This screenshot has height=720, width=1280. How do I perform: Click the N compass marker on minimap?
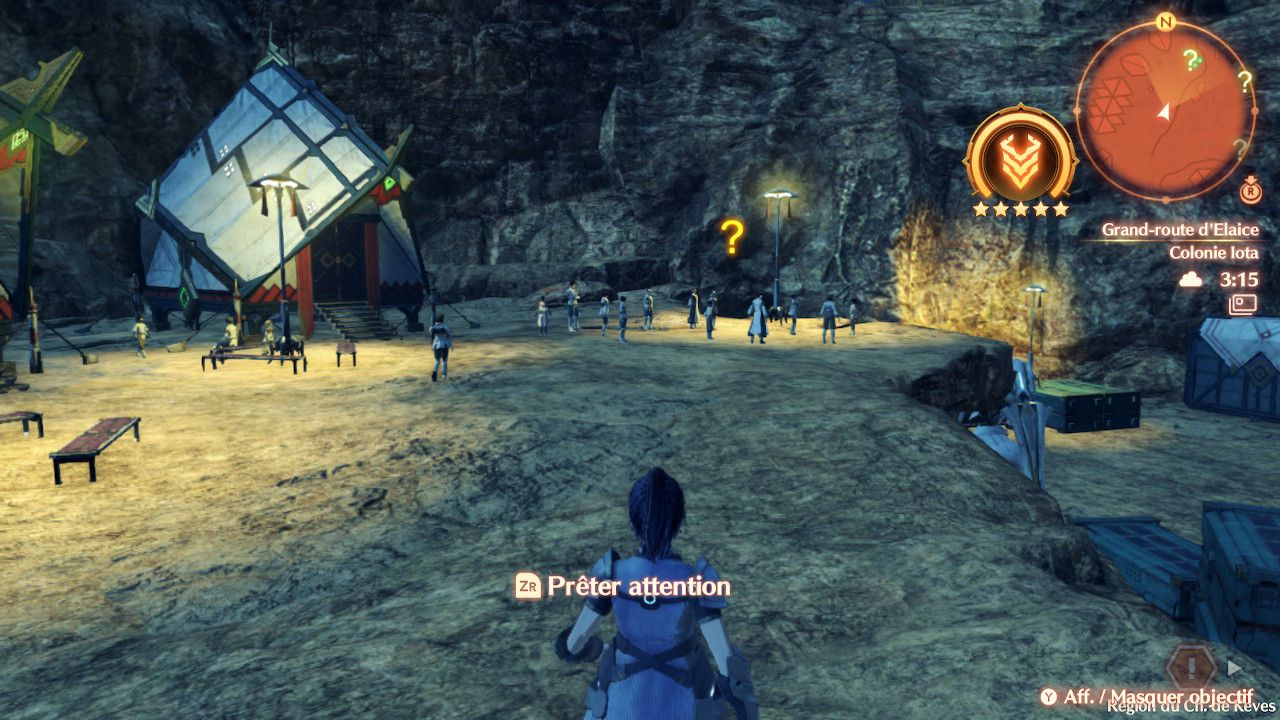pos(1164,21)
